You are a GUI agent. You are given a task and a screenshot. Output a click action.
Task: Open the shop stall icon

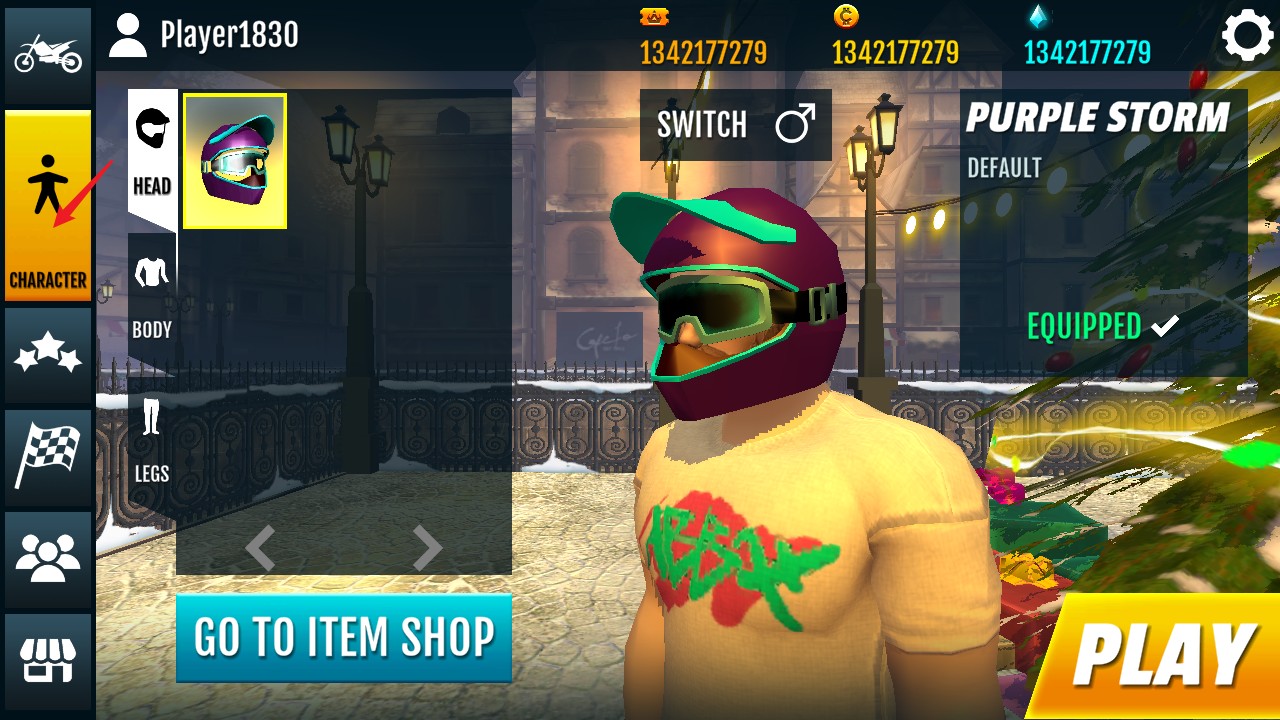[x=47, y=660]
